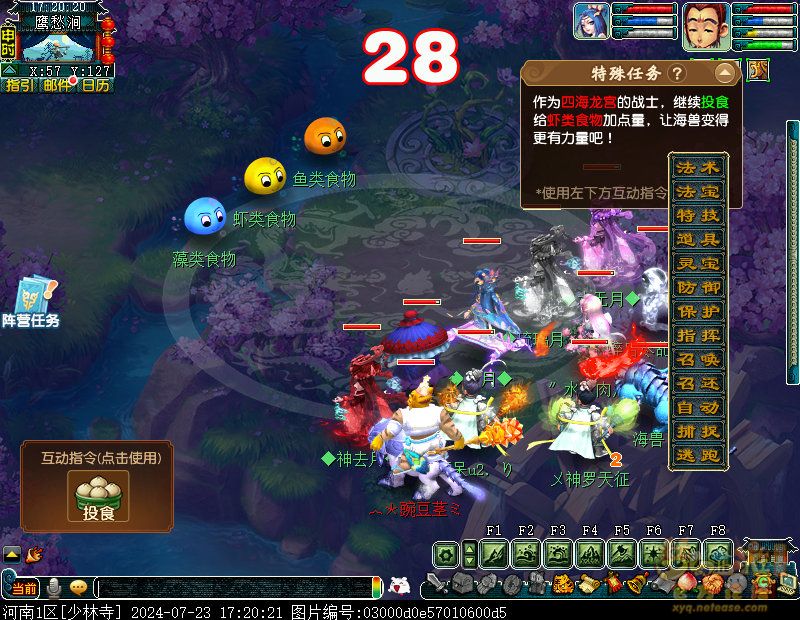Image resolution: width=800 pixels, height=620 pixels.
Task: Select 逃跑 to flee battle
Action: pyautogui.click(x=697, y=455)
